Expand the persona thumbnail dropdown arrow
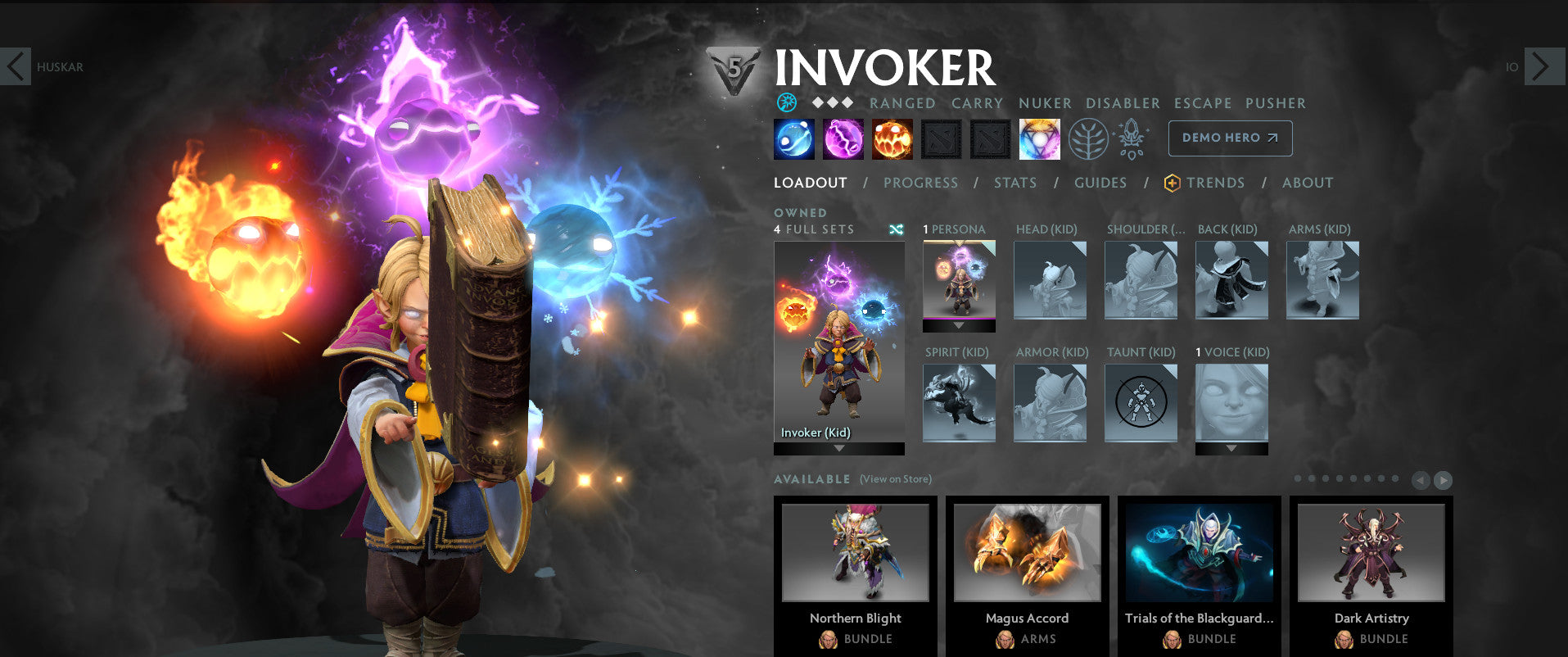This screenshot has width=1568, height=657. coord(958,327)
